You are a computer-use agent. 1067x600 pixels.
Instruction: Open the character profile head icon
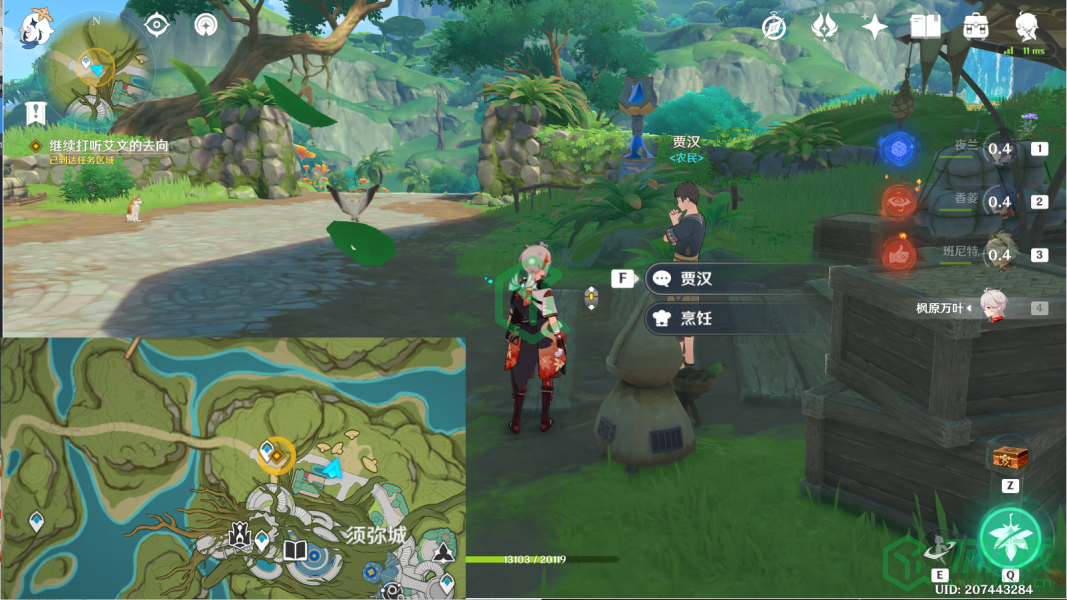1026,27
